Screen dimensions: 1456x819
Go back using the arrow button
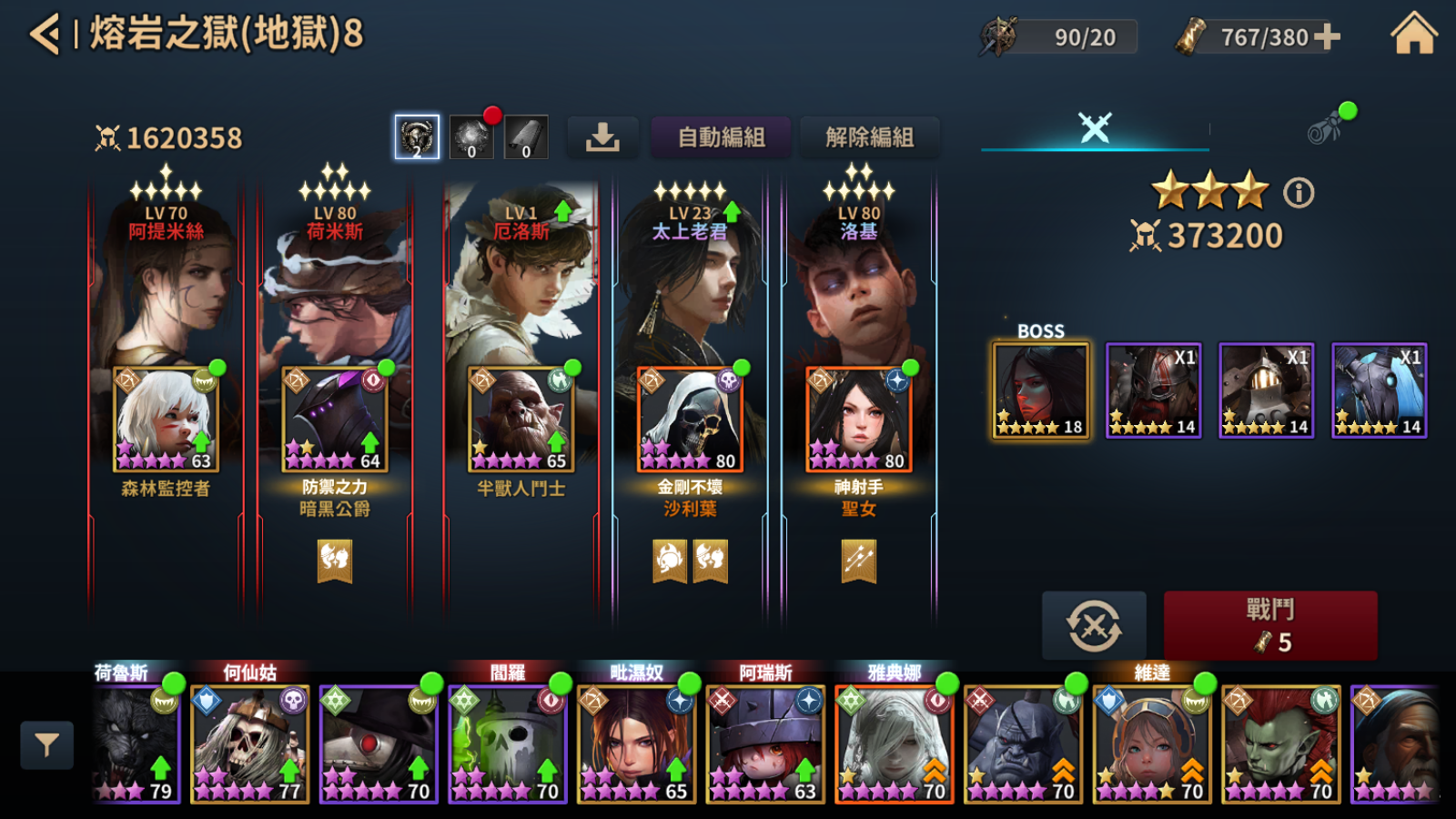coord(44,35)
